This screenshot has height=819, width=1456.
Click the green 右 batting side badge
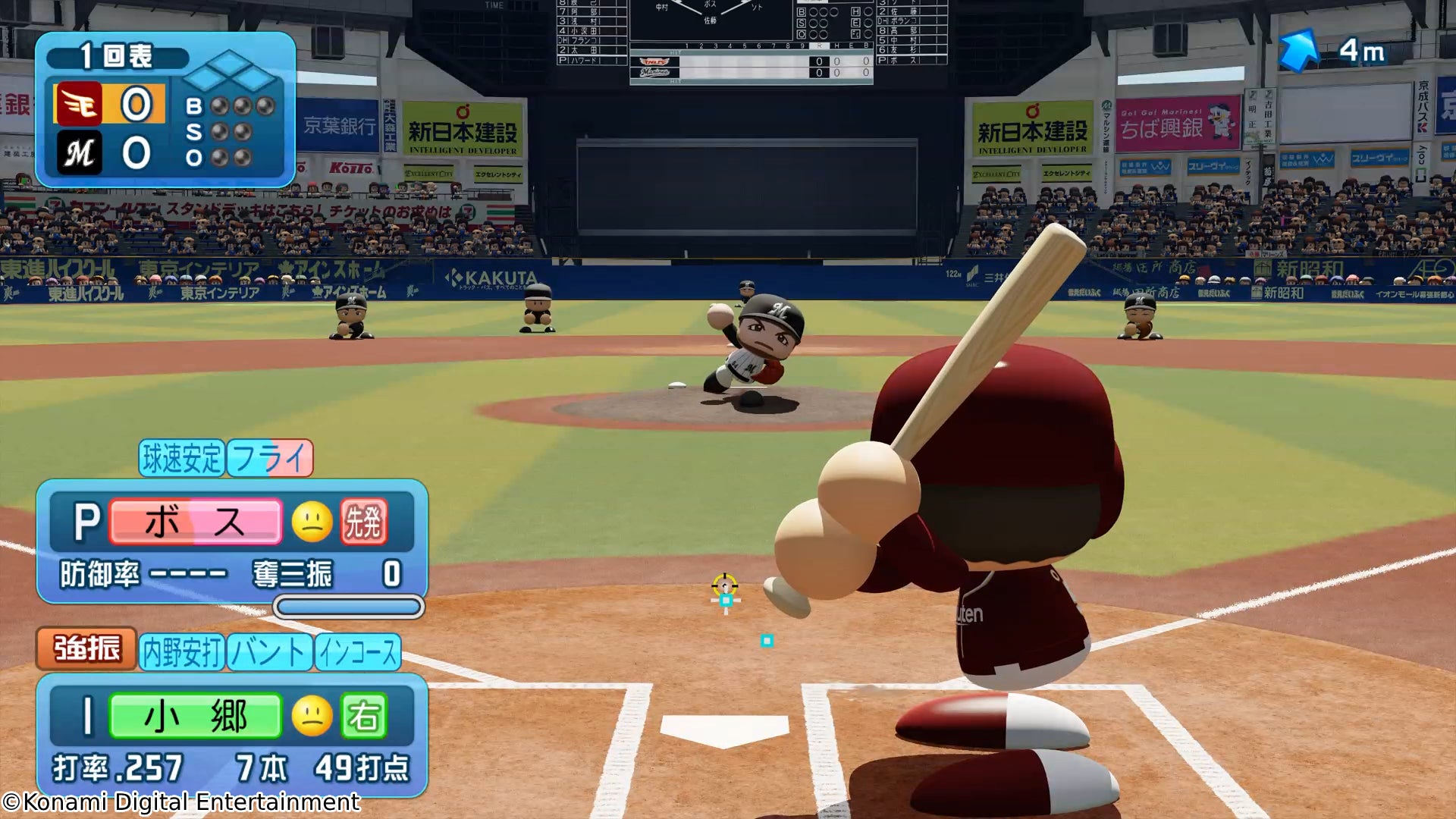[364, 716]
